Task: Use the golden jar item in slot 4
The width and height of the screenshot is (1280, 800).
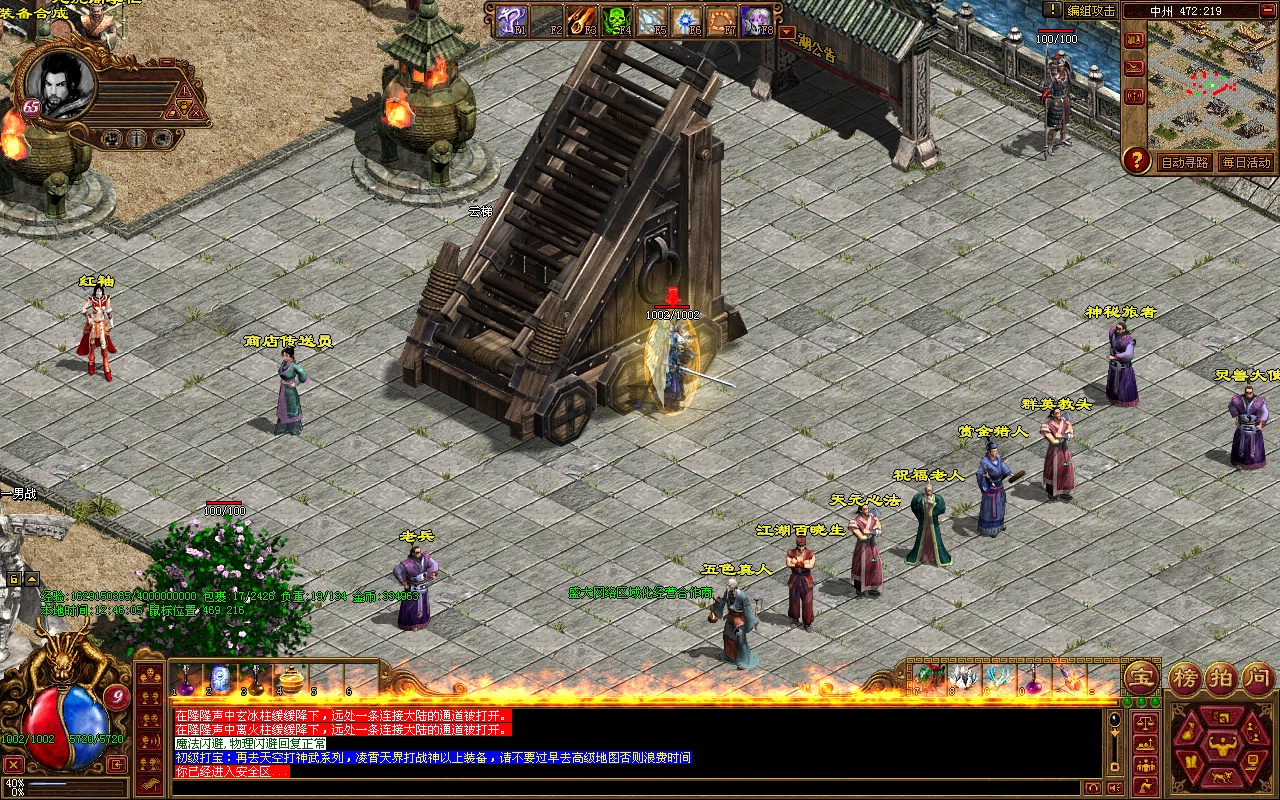Action: [291, 680]
